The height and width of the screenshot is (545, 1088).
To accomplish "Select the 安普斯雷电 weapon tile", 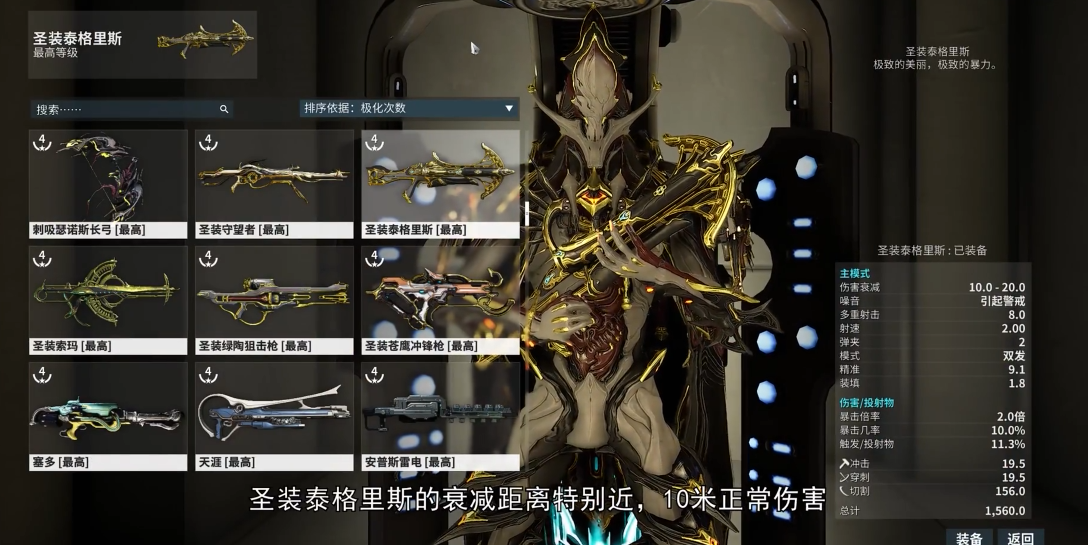I will tap(440, 415).
